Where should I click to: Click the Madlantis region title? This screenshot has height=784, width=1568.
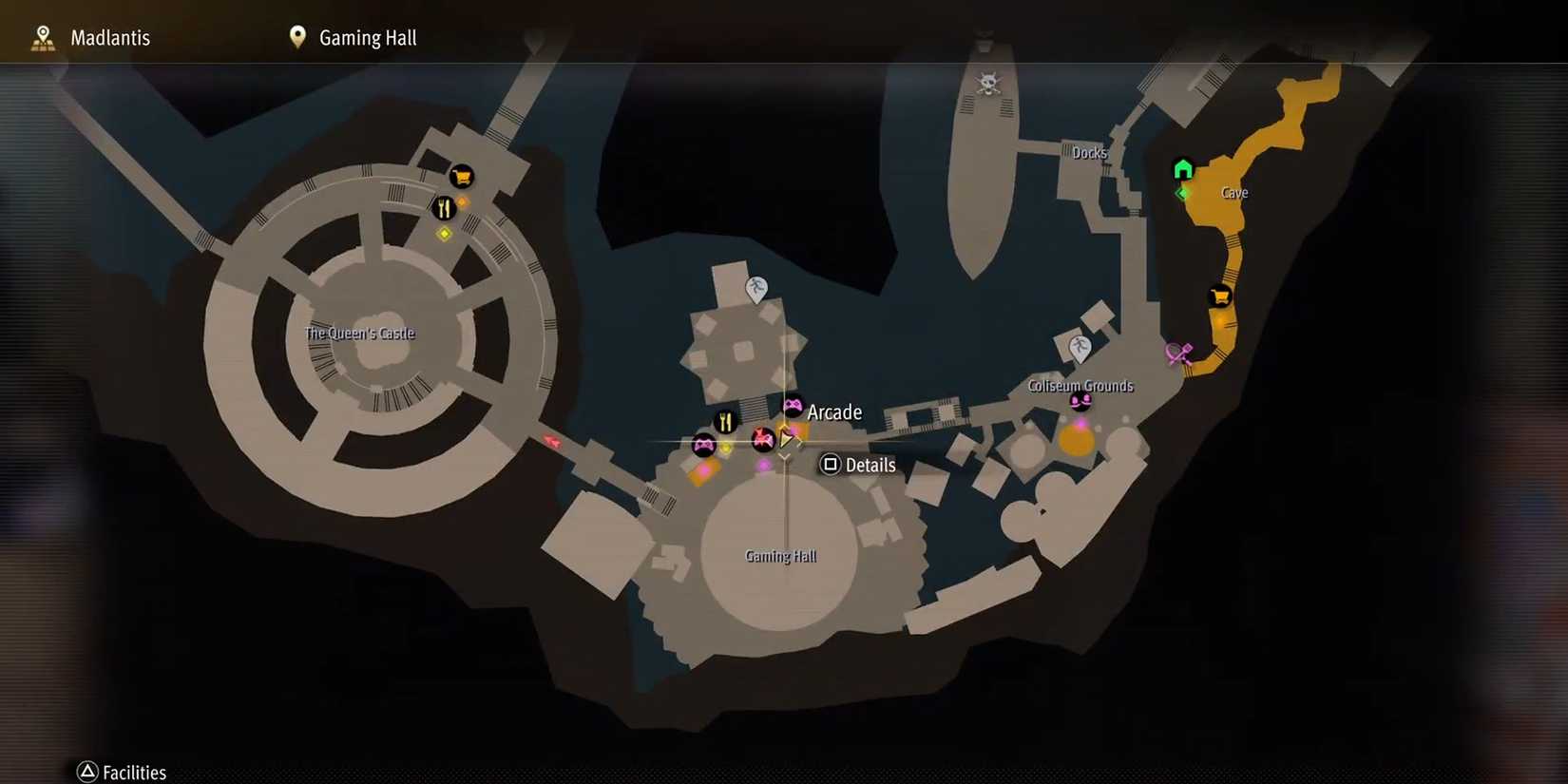click(x=109, y=37)
